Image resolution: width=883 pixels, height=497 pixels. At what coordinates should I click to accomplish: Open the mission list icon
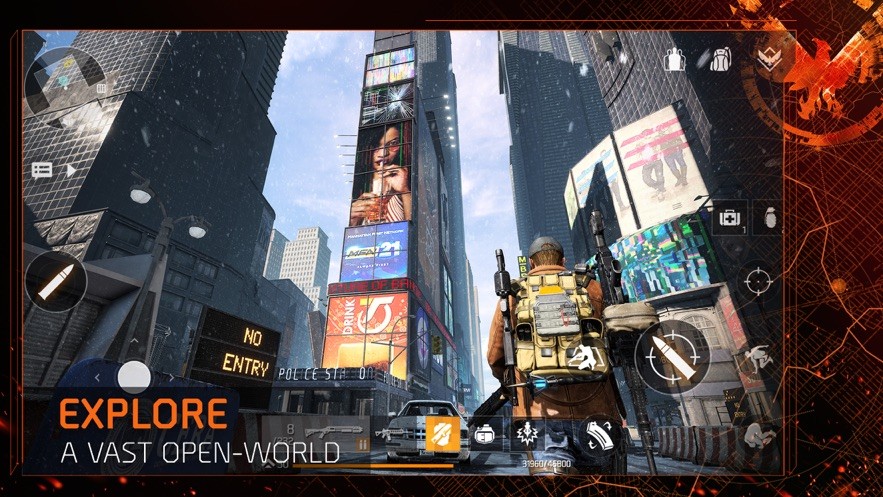point(42,170)
